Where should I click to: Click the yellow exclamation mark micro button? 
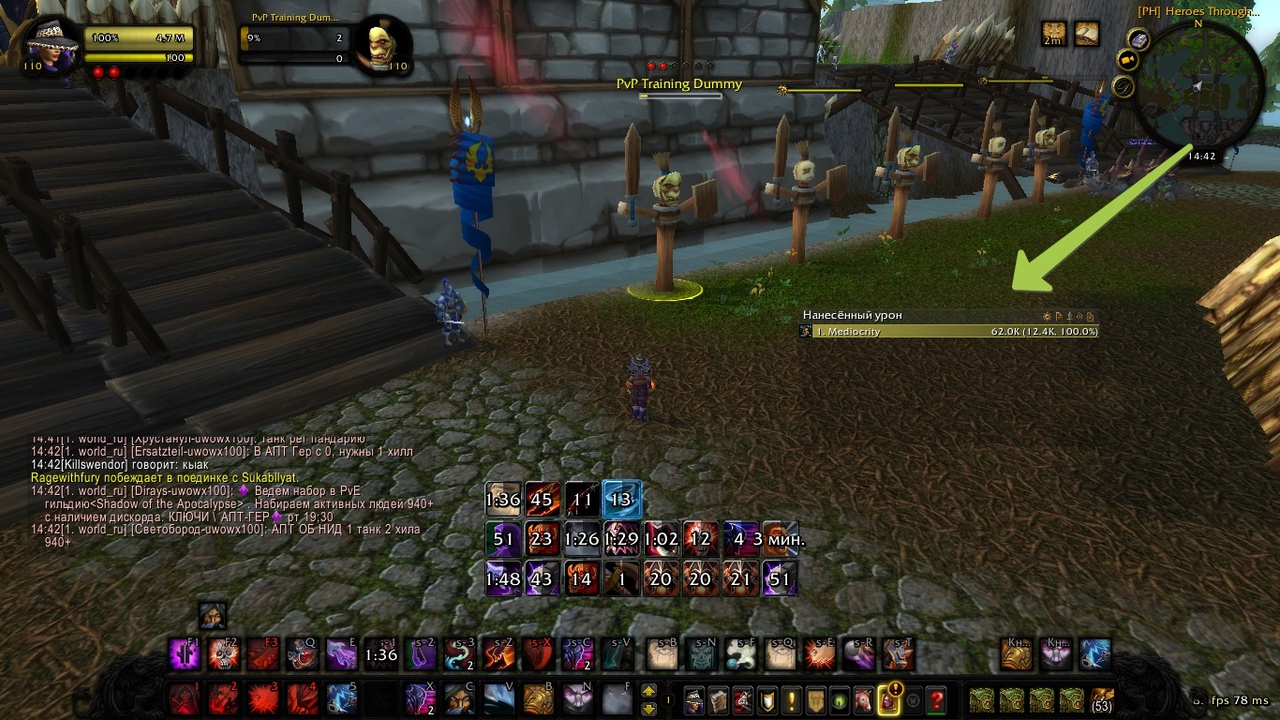coord(790,700)
